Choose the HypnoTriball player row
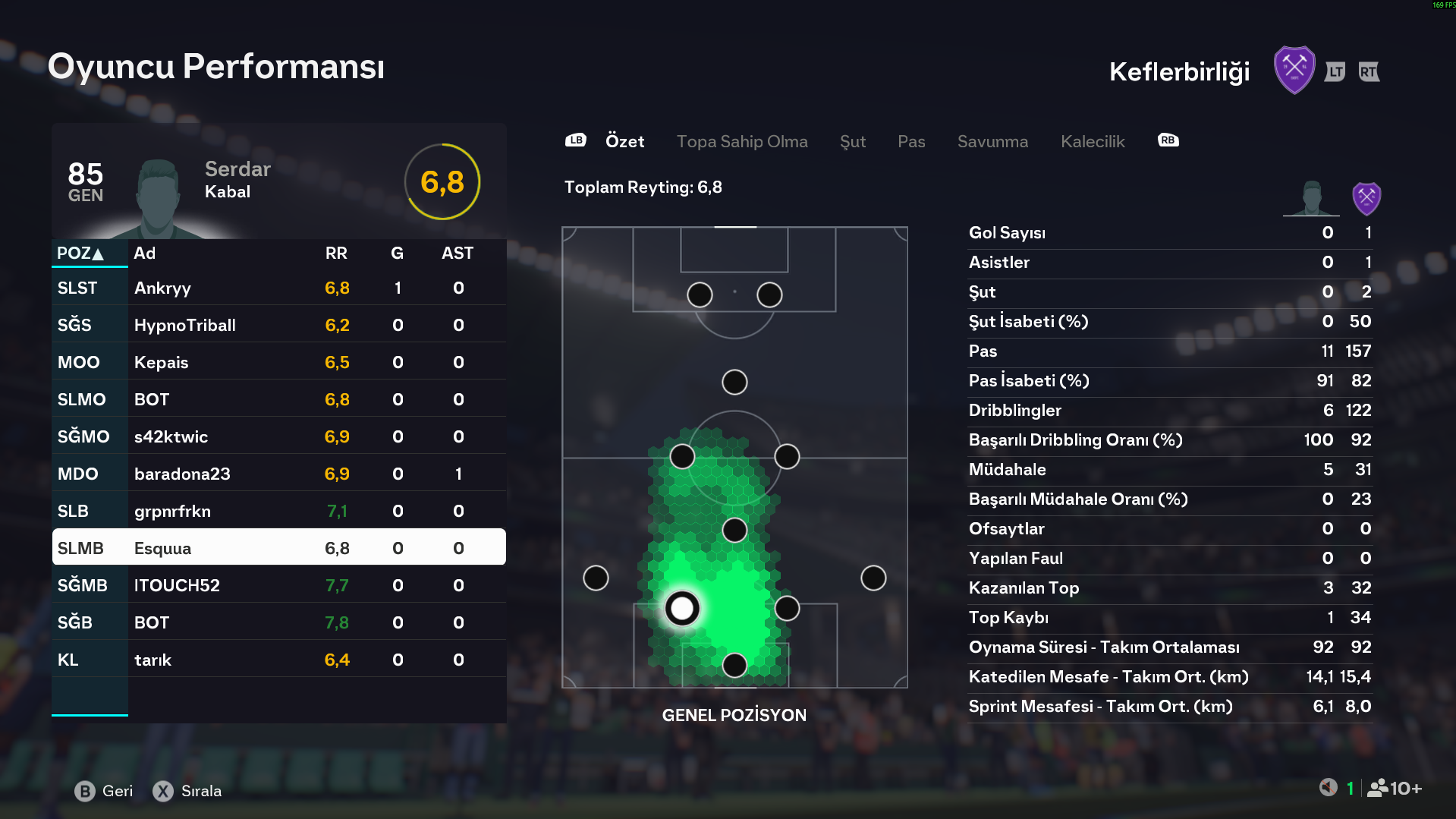Screen dimensions: 1456x819 click(x=278, y=325)
